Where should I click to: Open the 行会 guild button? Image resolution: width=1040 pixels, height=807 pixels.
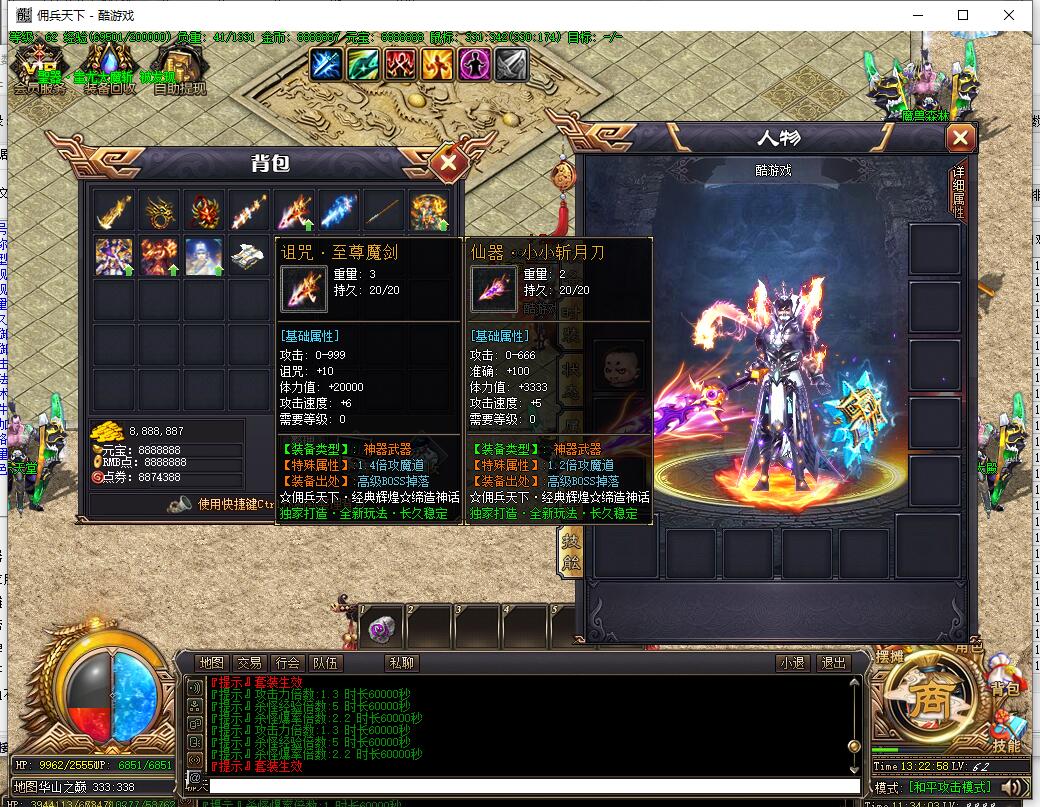click(x=287, y=662)
